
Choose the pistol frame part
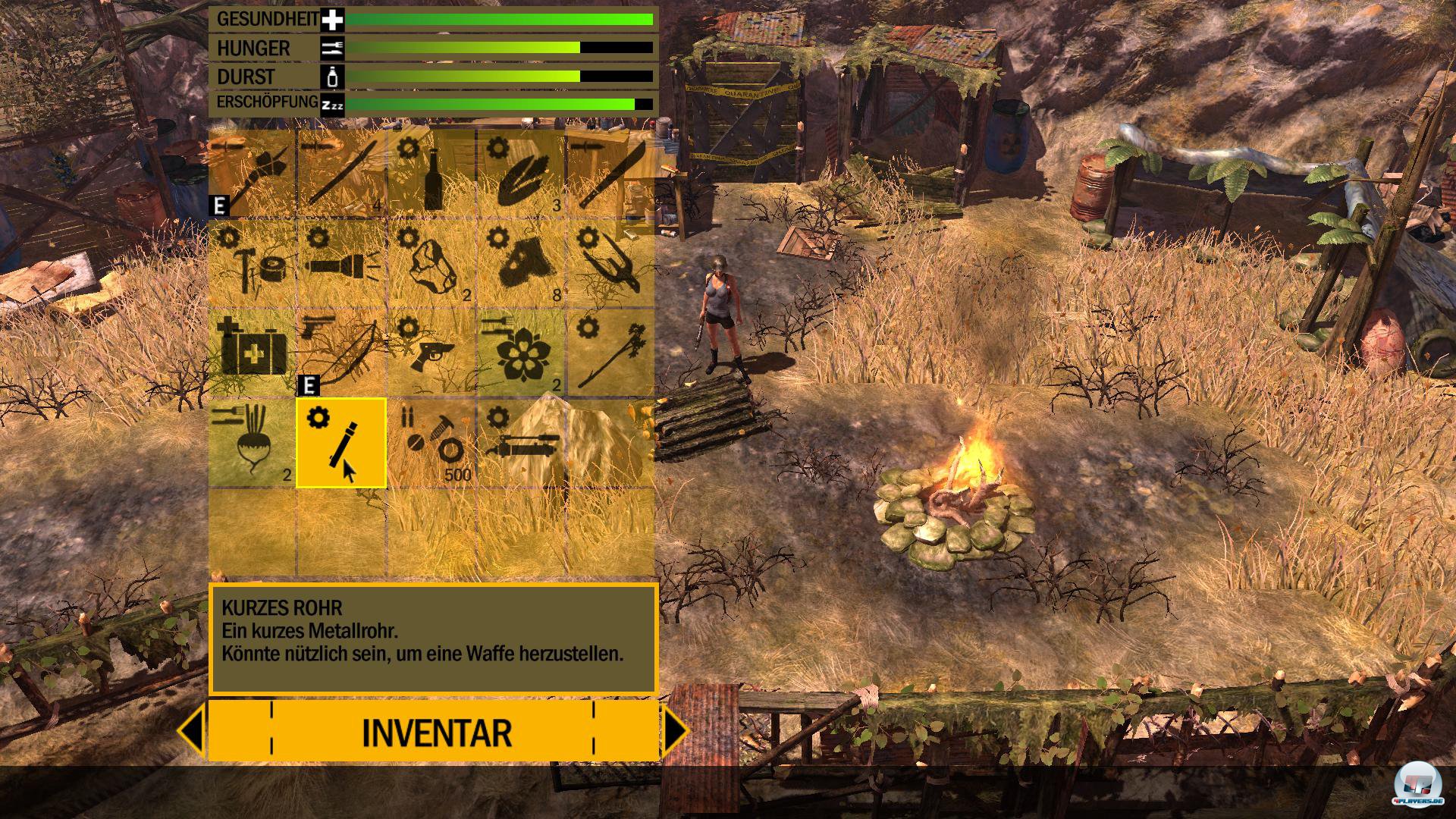(431, 353)
